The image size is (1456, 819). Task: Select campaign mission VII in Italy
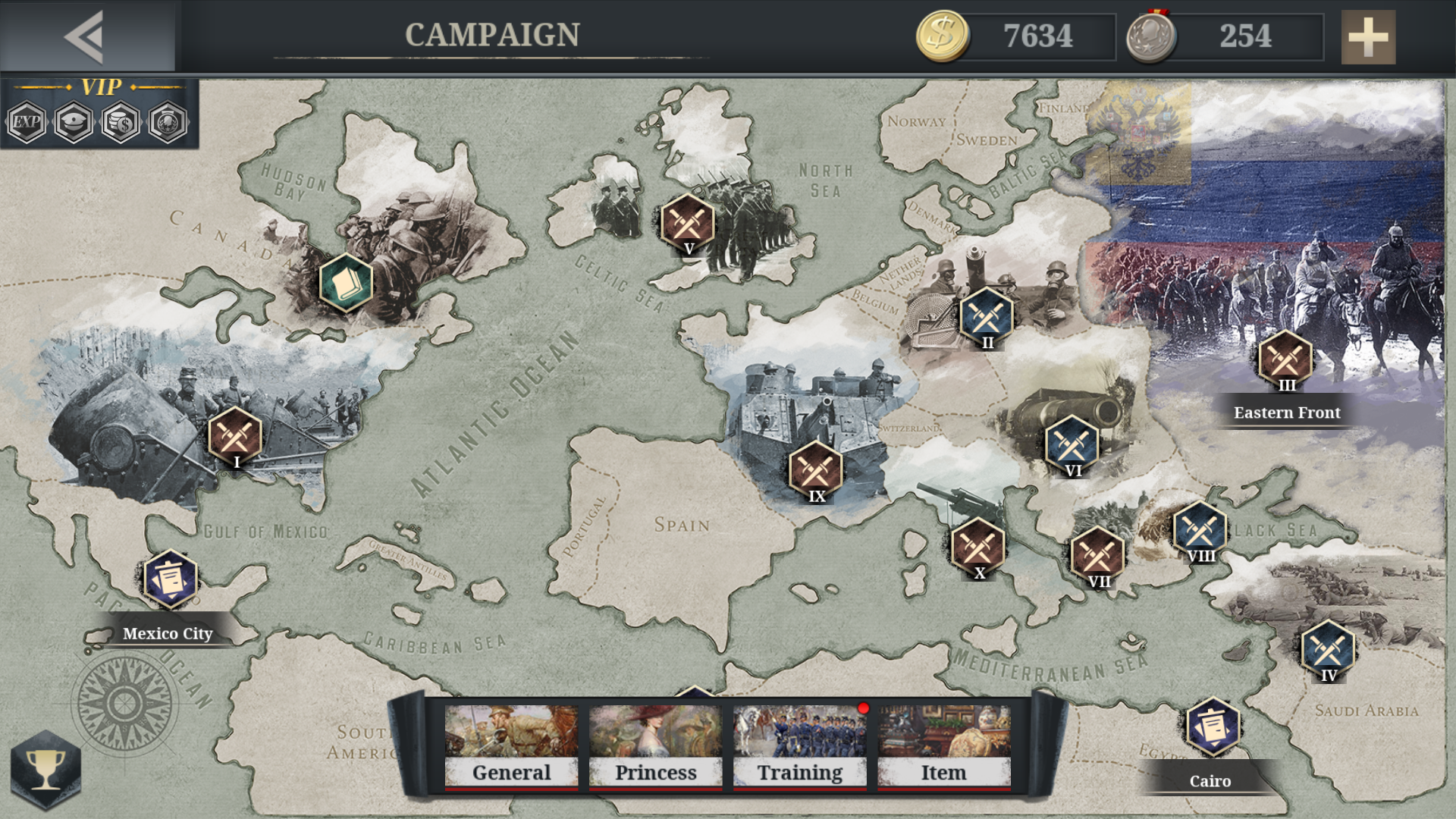point(1097,551)
